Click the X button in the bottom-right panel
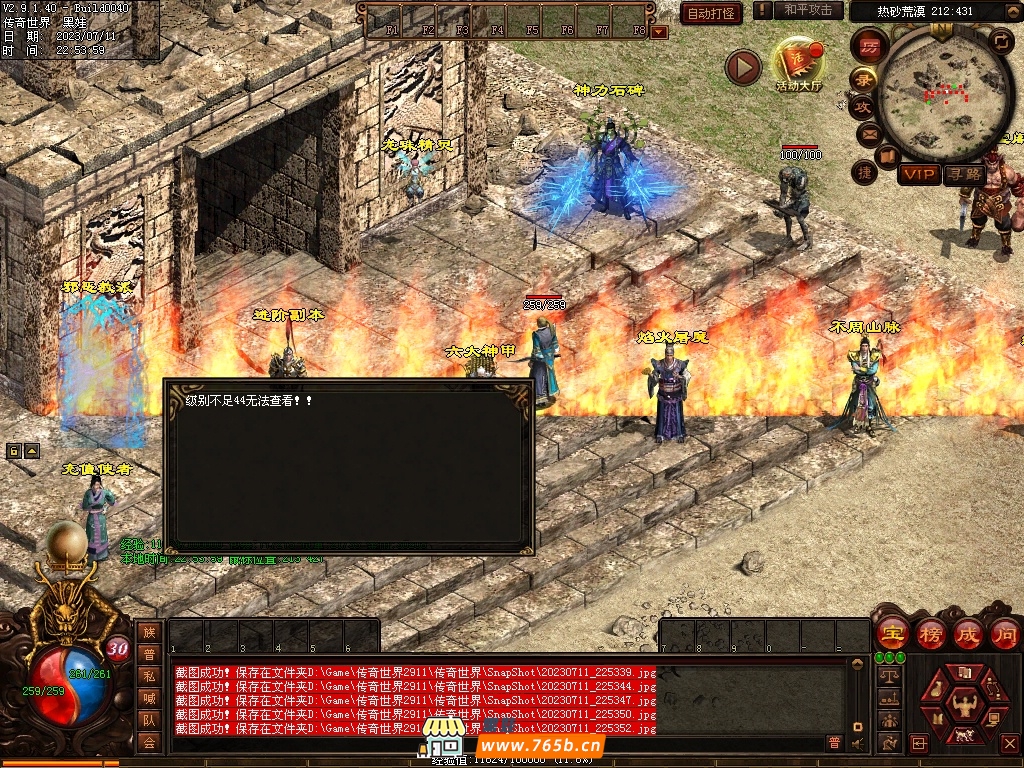The width and height of the screenshot is (1024, 768). click(x=1009, y=743)
